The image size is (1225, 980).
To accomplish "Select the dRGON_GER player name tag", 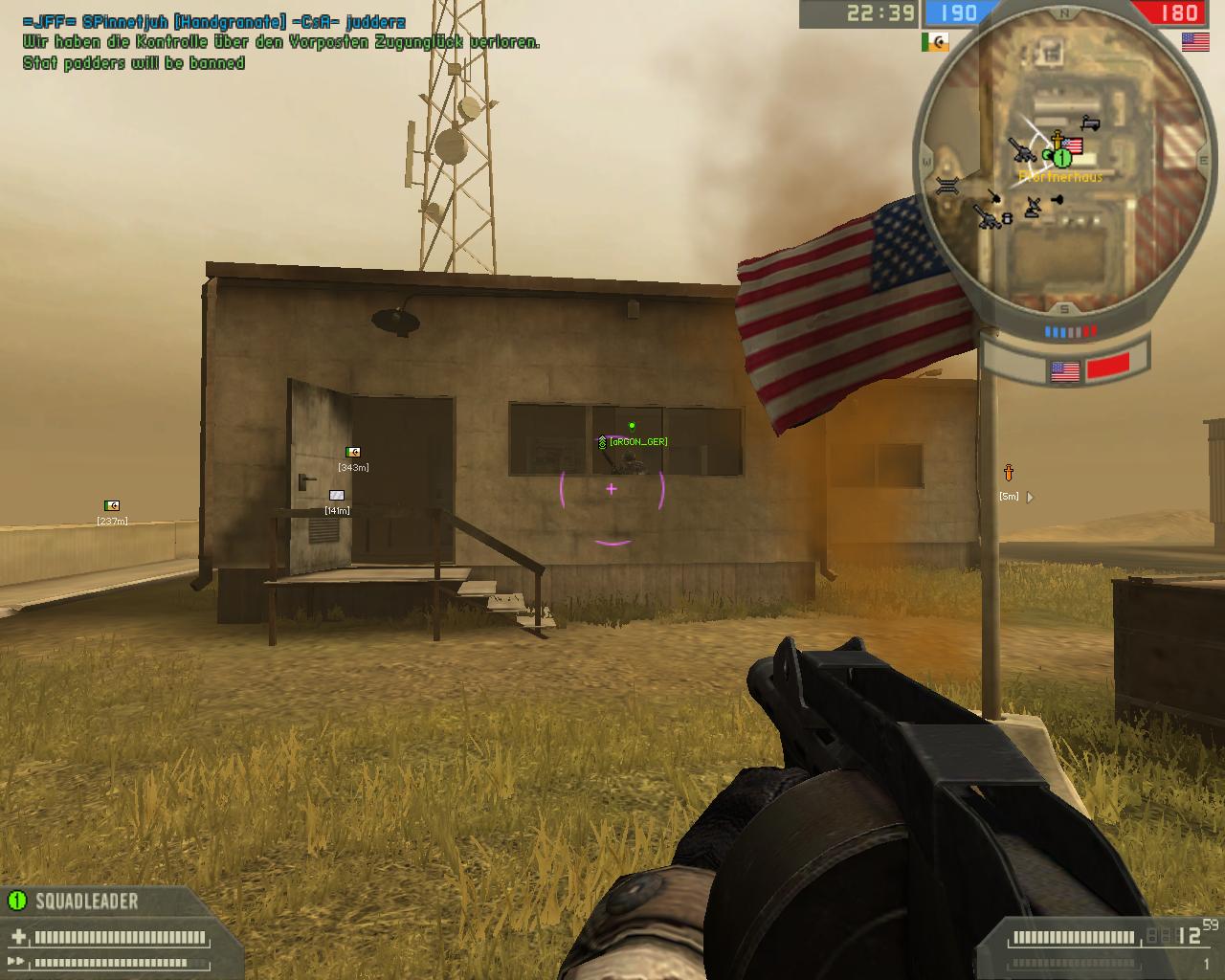I will [637, 441].
